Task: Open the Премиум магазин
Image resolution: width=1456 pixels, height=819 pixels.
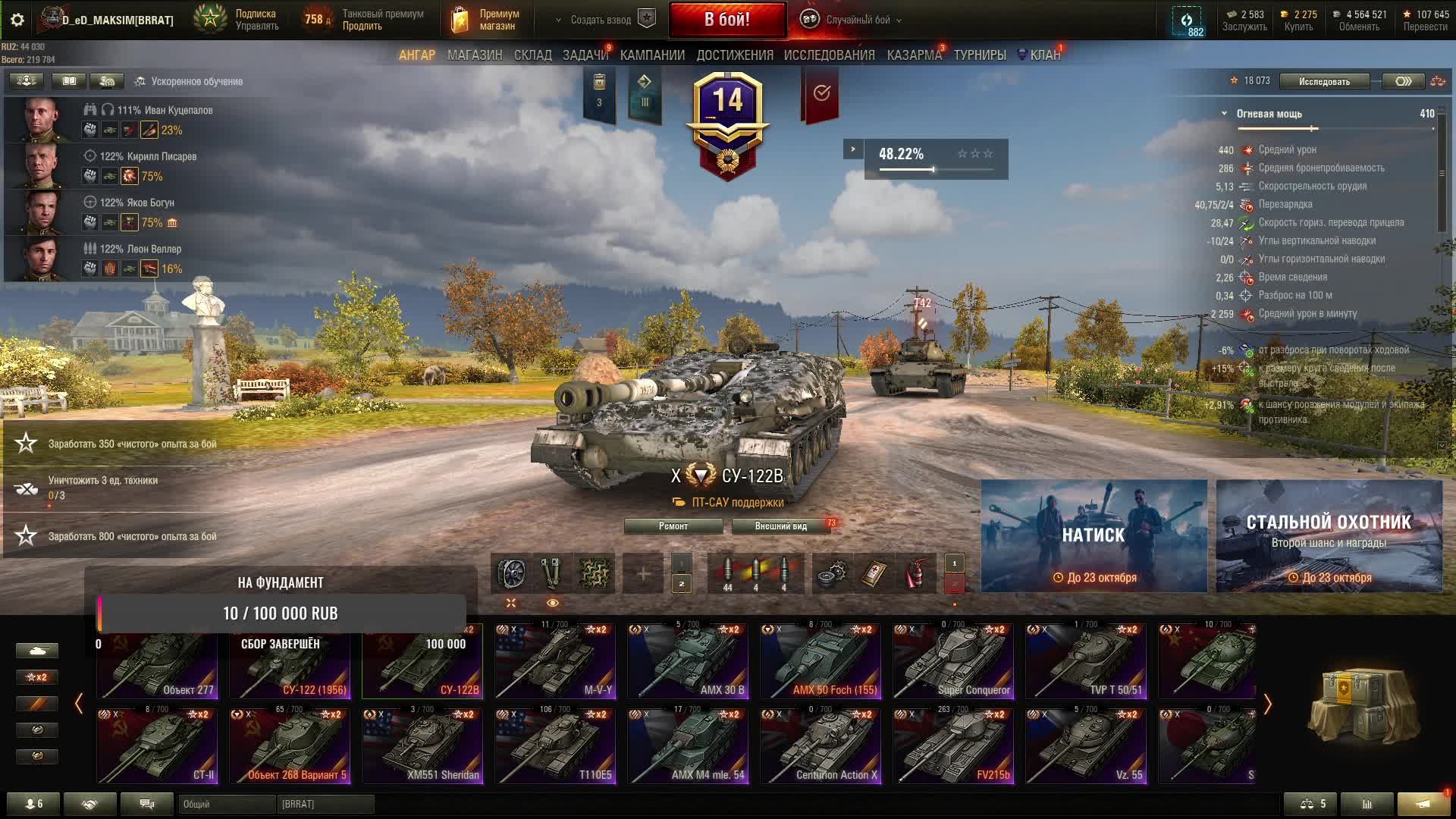Action: [x=485, y=20]
